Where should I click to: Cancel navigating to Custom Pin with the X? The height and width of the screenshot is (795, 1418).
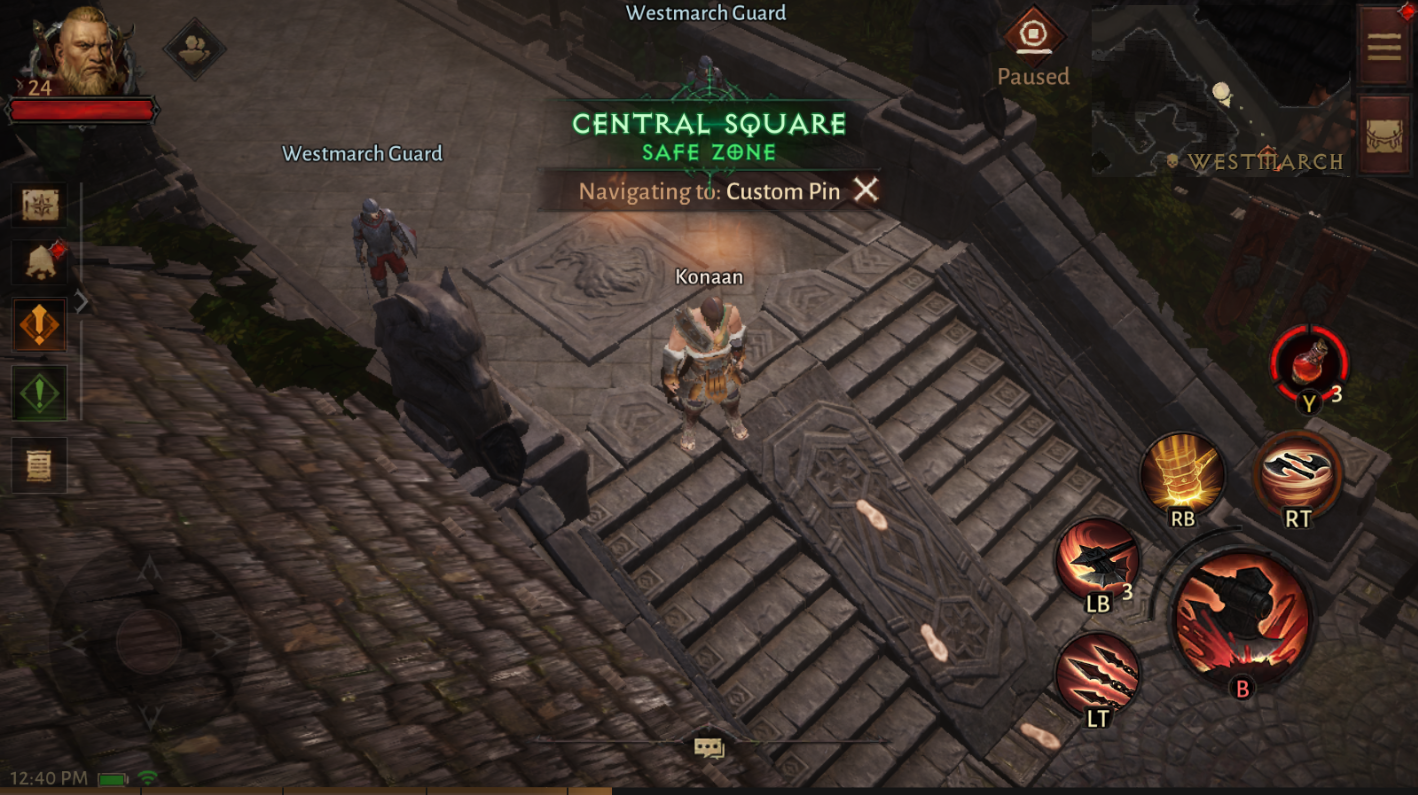click(x=866, y=190)
